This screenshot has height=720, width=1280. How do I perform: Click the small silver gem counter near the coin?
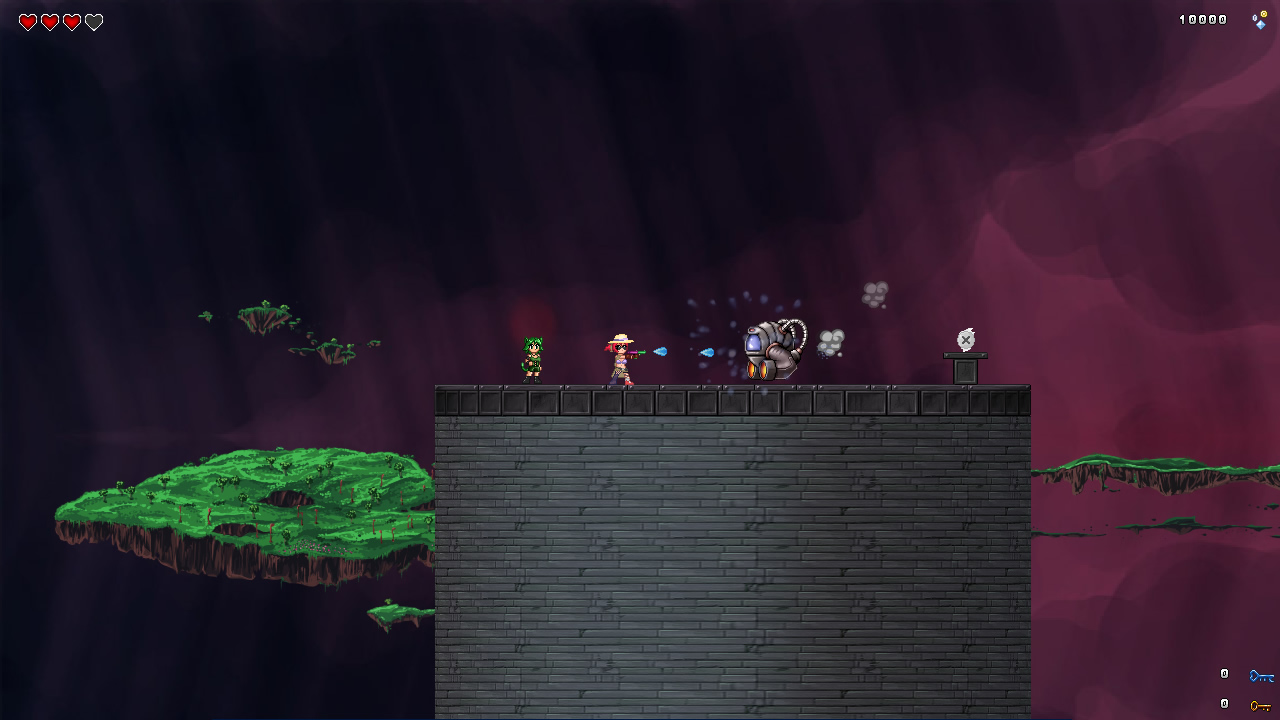pos(1255,18)
